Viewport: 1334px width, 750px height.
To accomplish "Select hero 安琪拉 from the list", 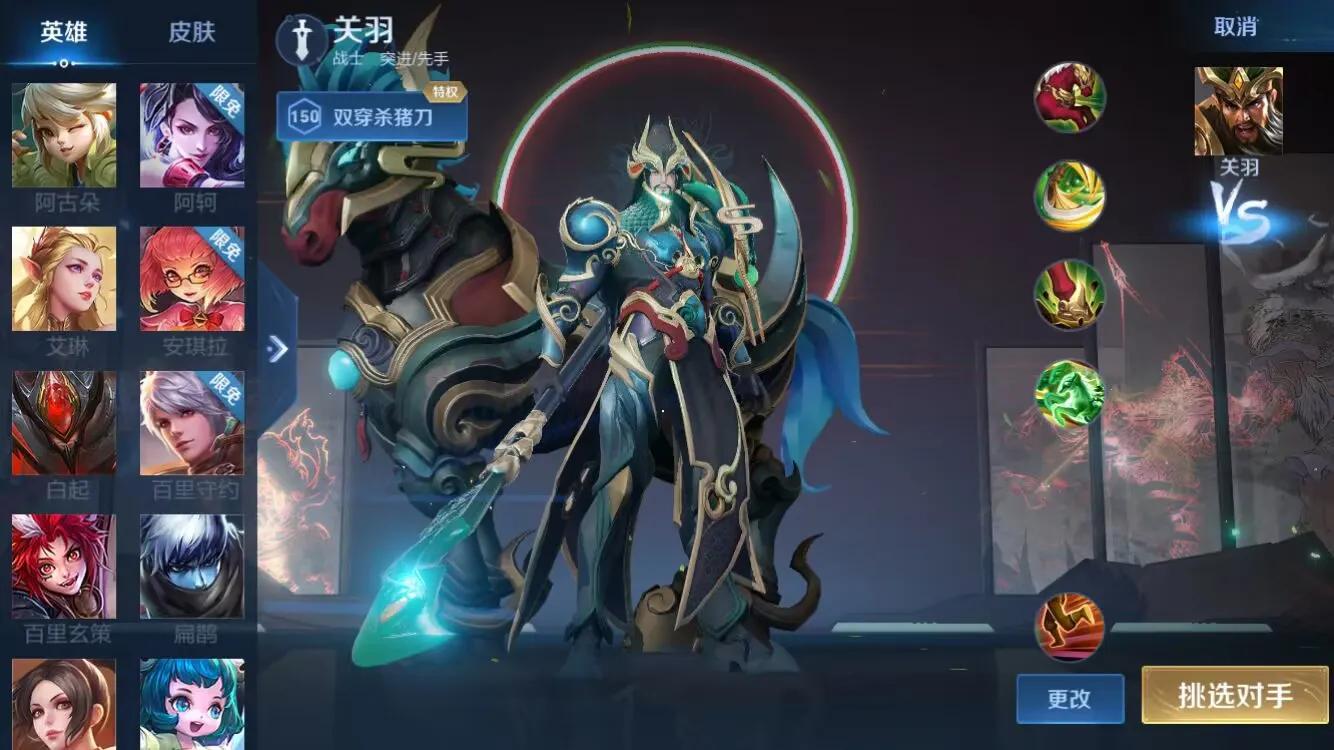I will (x=192, y=278).
